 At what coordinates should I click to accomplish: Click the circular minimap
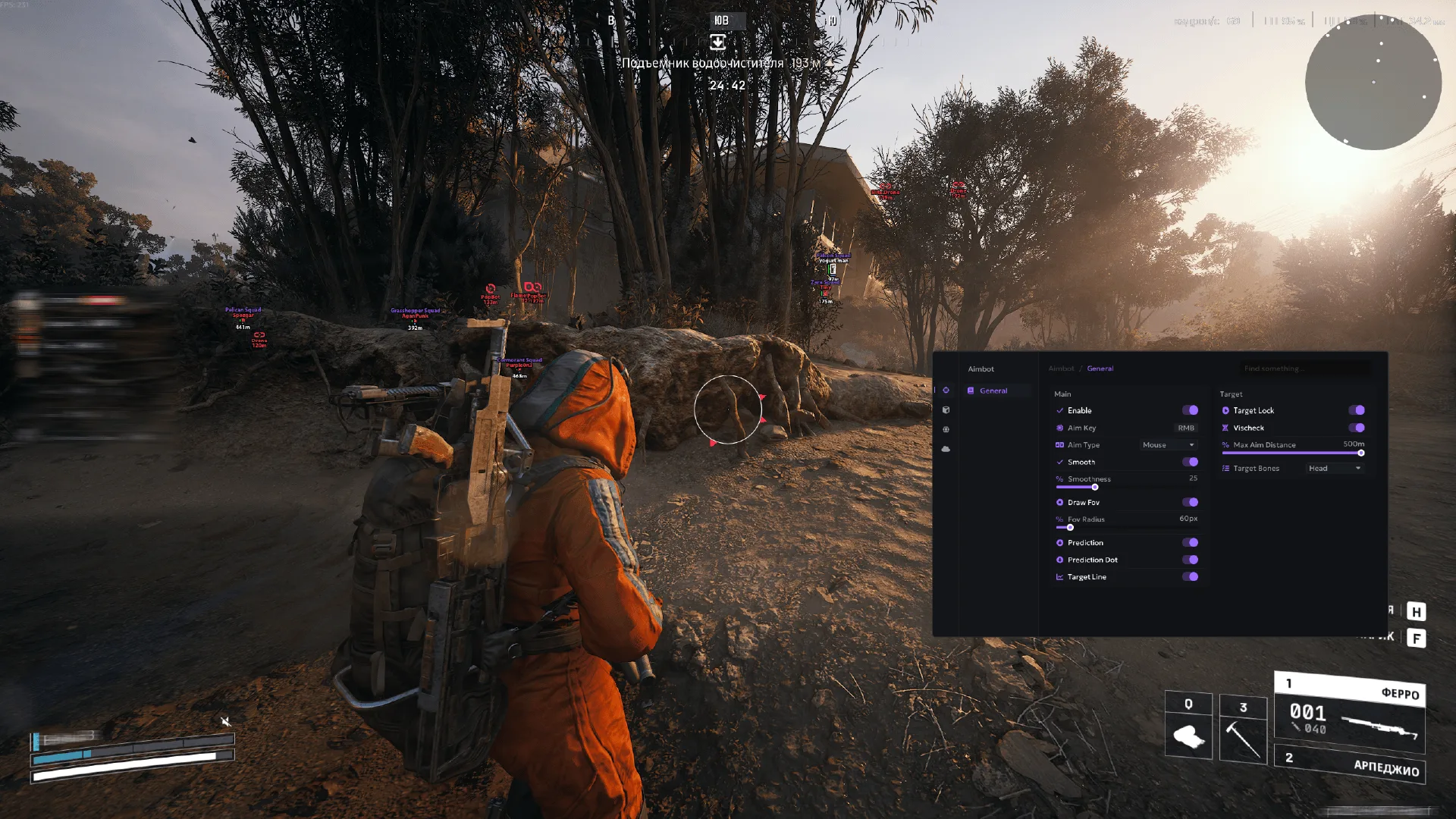pos(1373,82)
